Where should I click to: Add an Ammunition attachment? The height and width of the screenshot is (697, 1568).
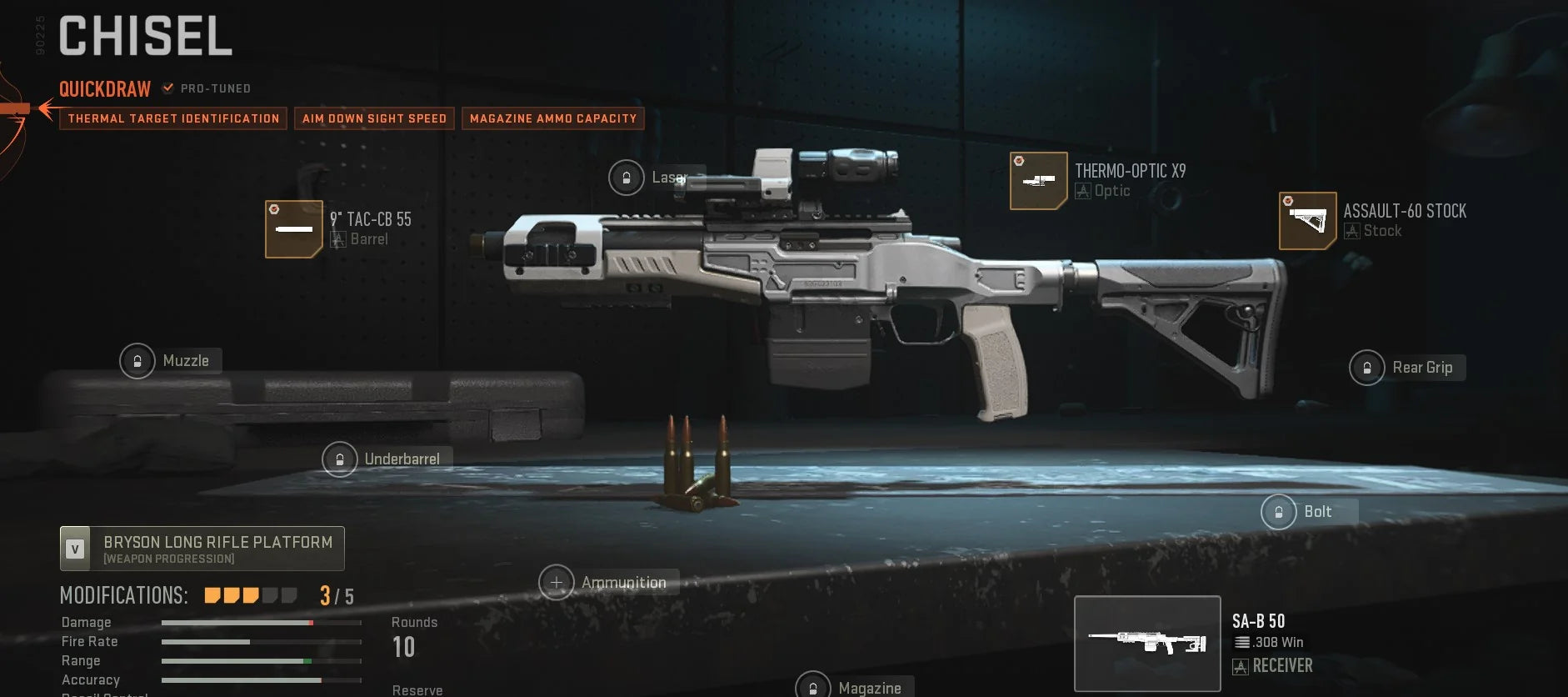[557, 582]
